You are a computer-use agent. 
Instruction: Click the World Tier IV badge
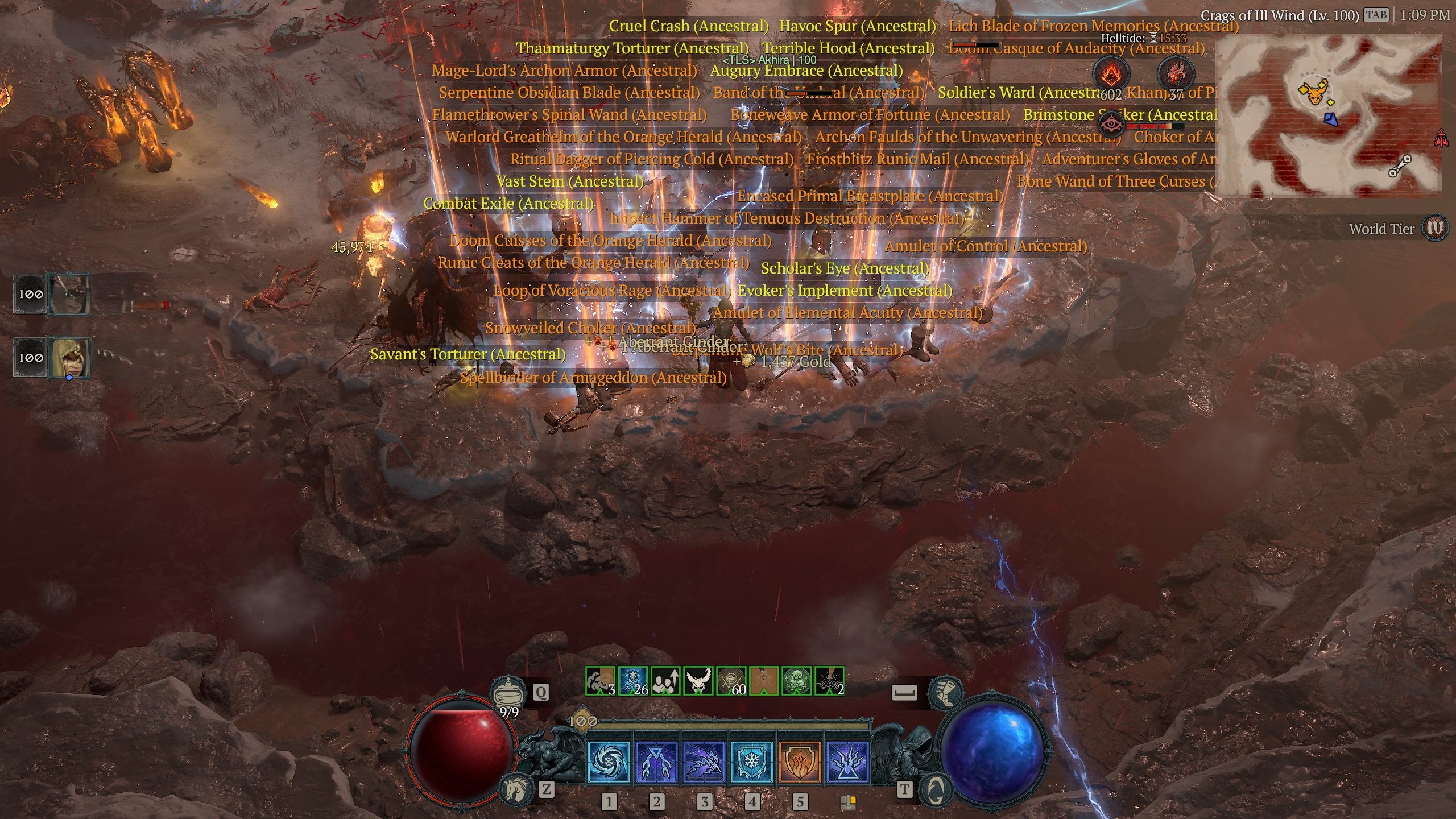tap(1434, 229)
